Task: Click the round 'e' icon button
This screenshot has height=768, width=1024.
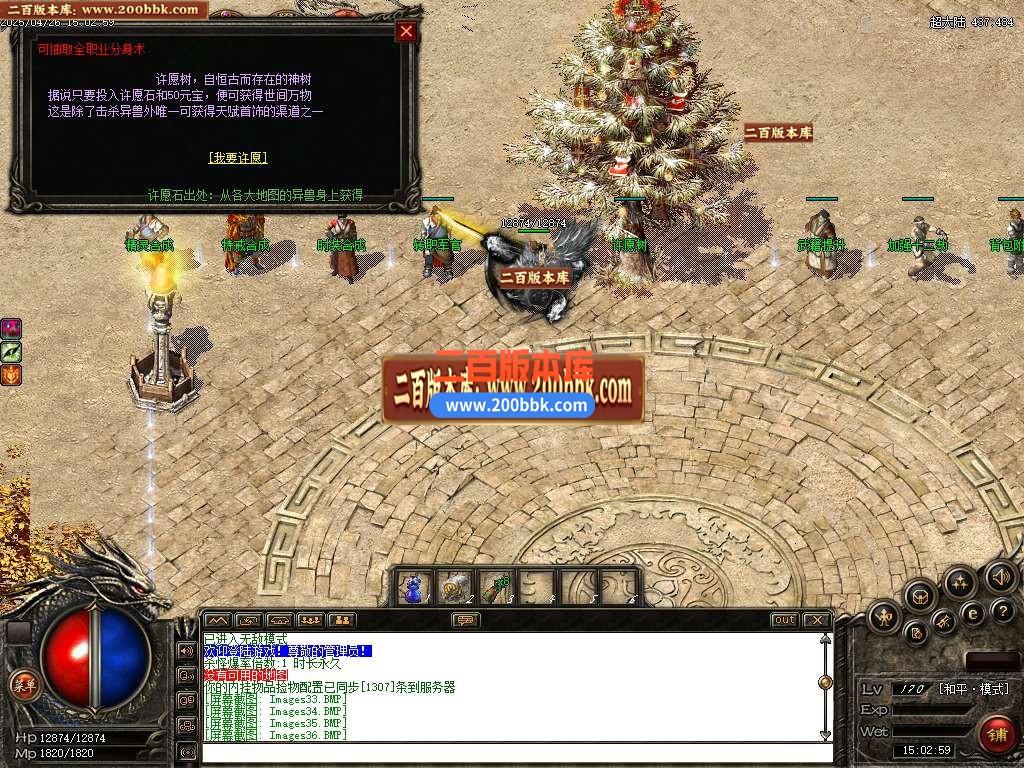Action: [x=971, y=613]
